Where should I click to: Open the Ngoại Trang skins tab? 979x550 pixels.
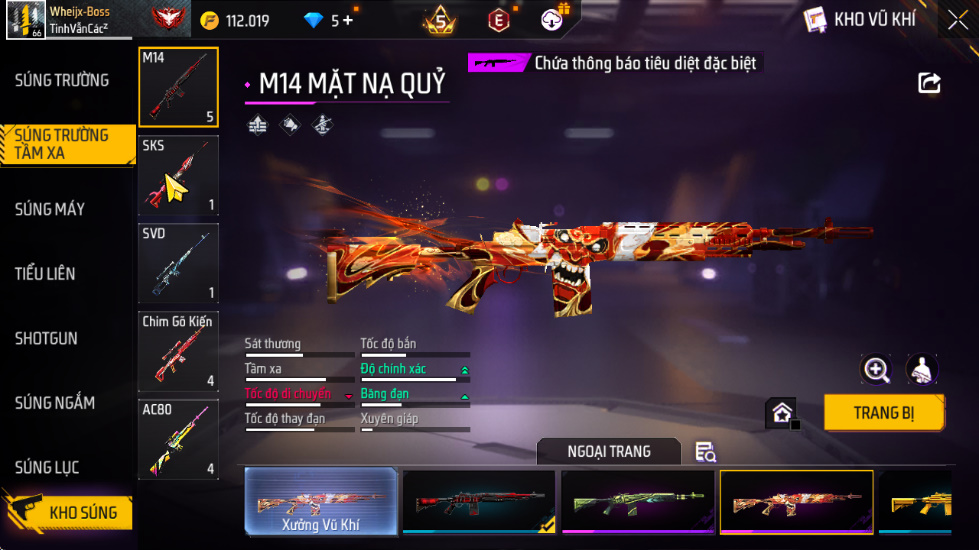point(608,451)
